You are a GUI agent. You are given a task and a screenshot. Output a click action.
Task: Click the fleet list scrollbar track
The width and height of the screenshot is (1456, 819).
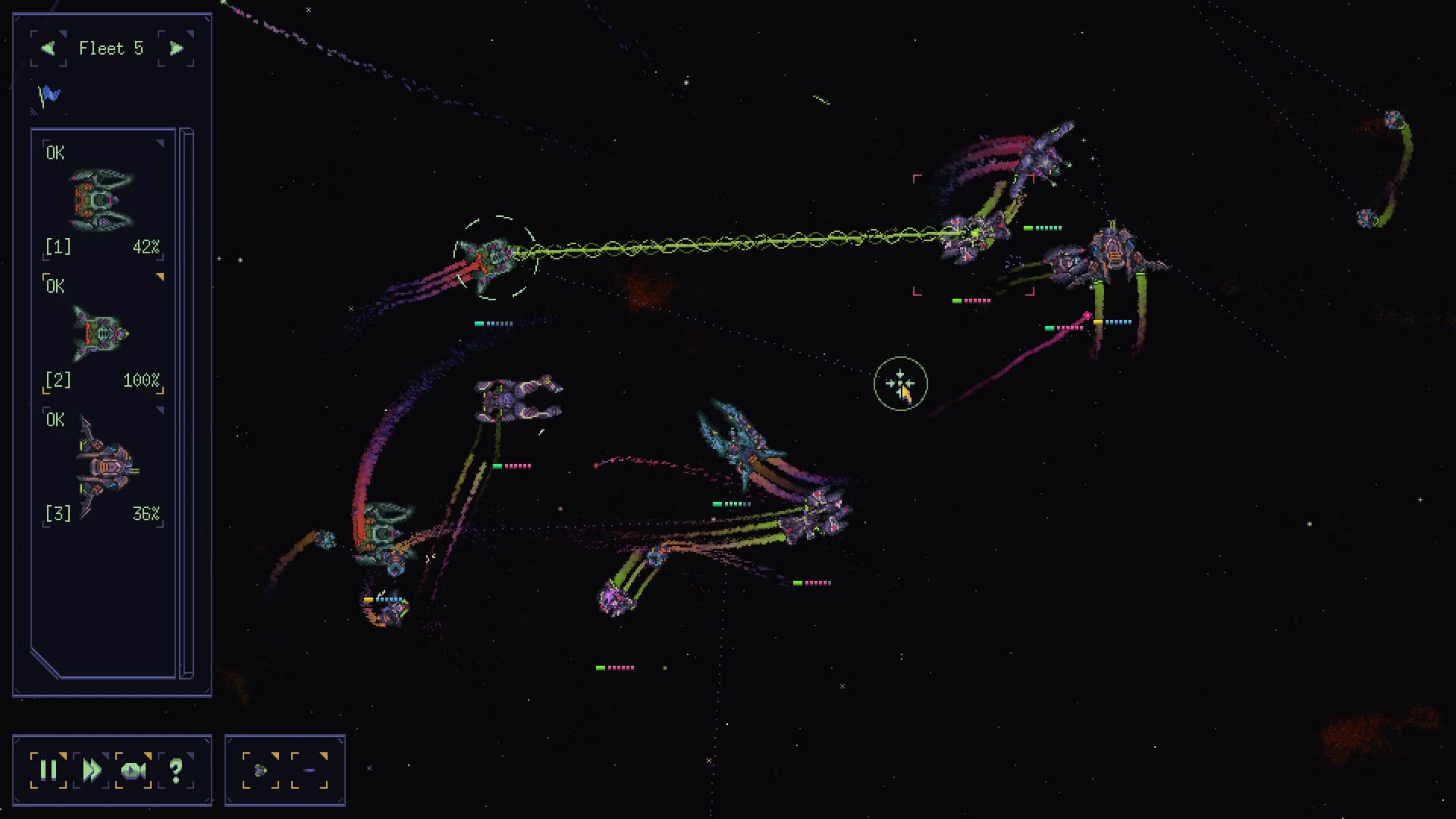(187, 394)
